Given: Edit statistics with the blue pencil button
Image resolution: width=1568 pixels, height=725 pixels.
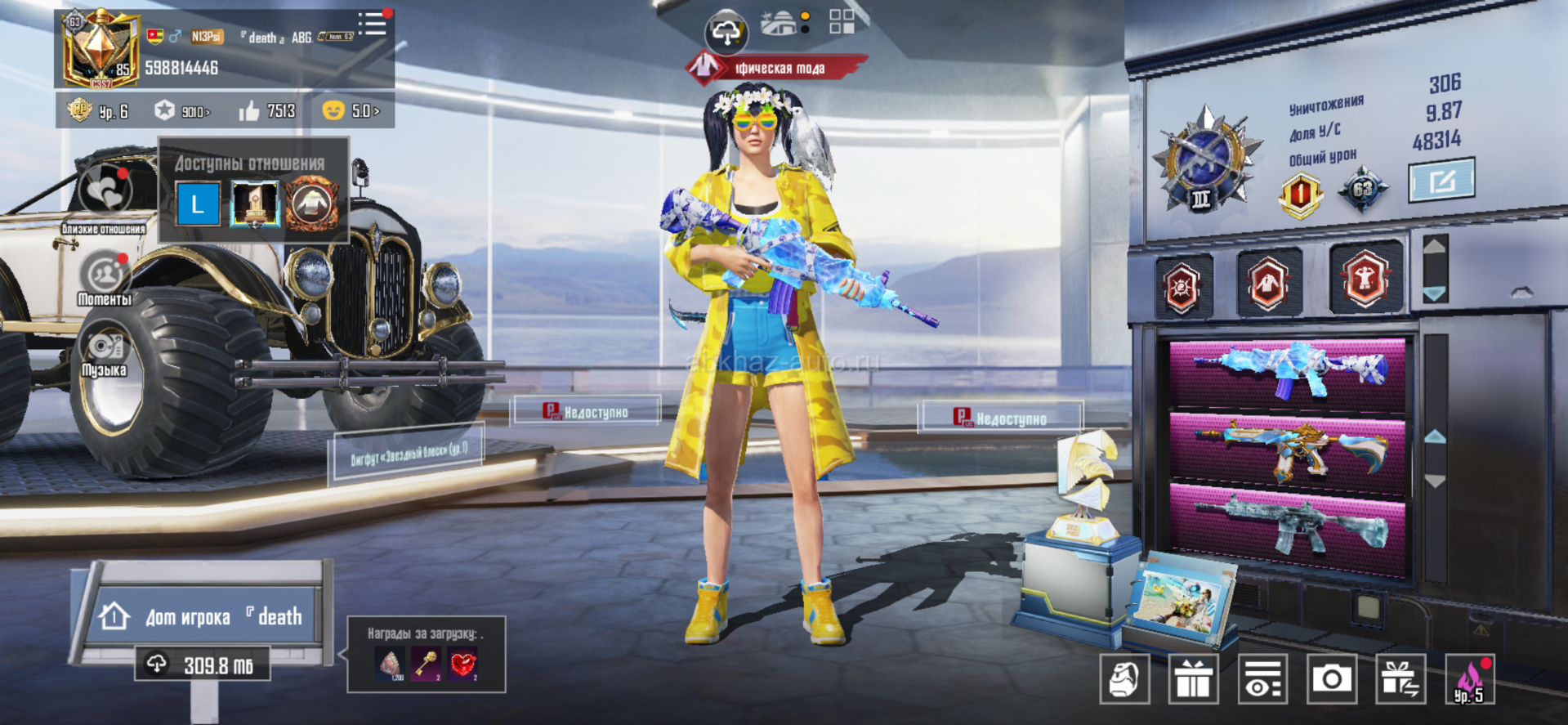Looking at the screenshot, I should point(1441,180).
